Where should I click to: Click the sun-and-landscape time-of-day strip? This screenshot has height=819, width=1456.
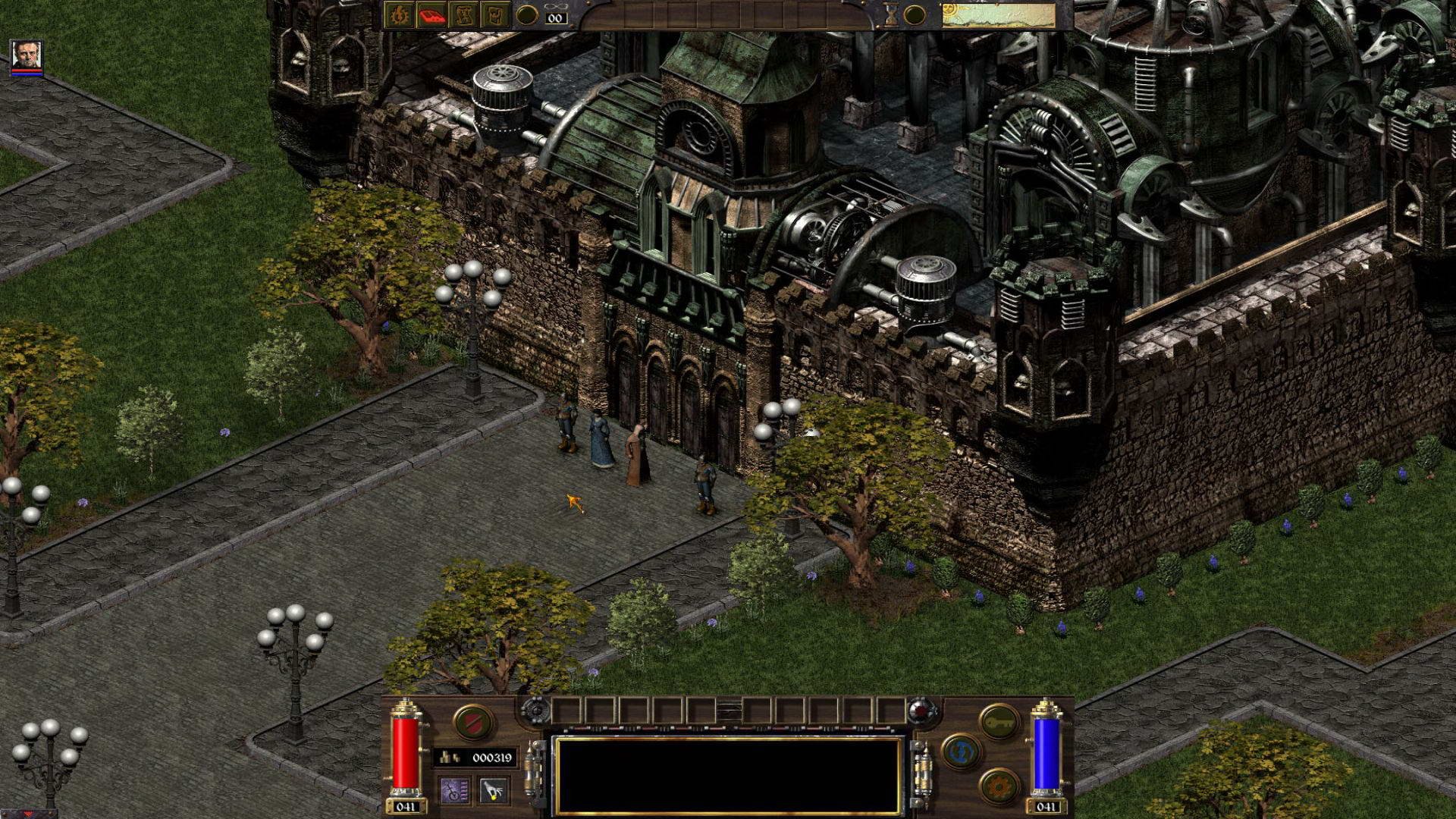(998, 15)
